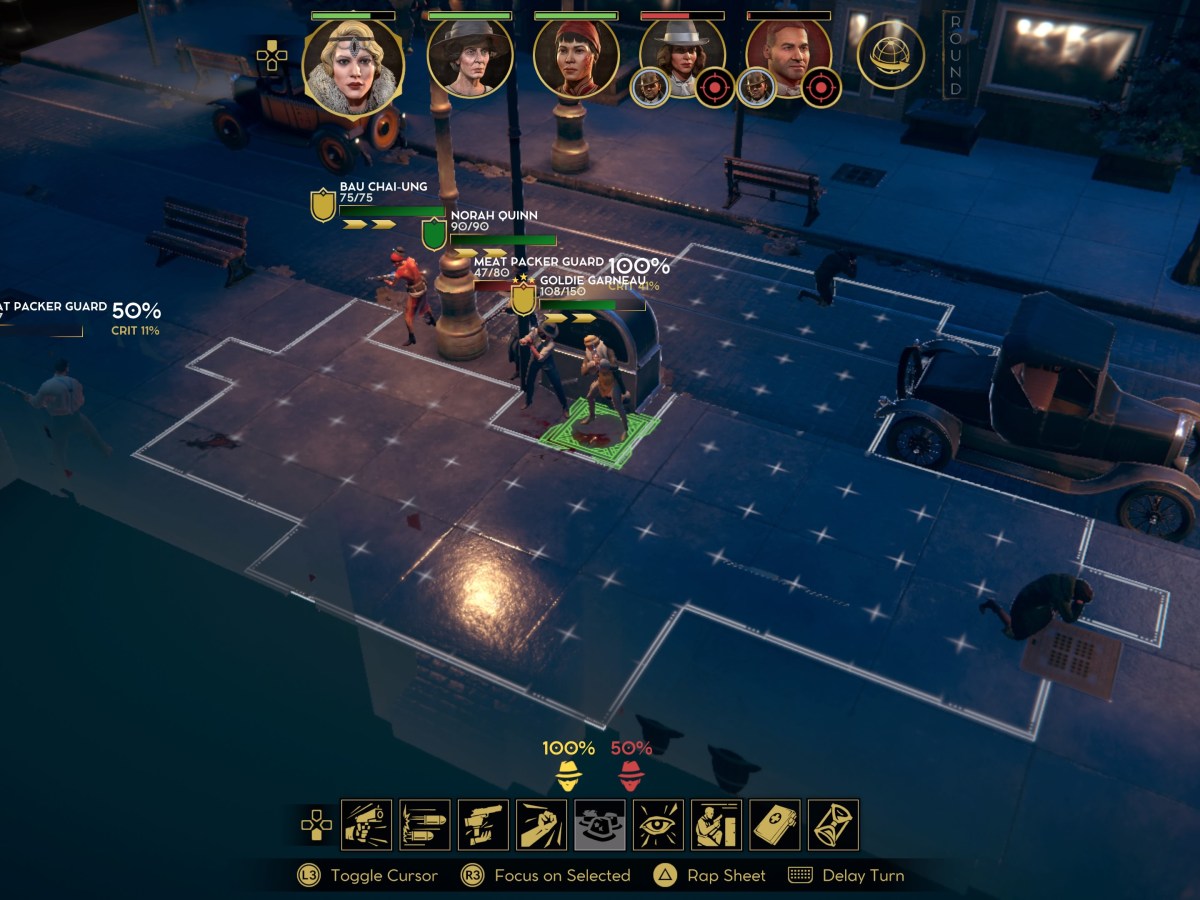
Task: Target the red 50% hit chance hat
Action: point(631,775)
